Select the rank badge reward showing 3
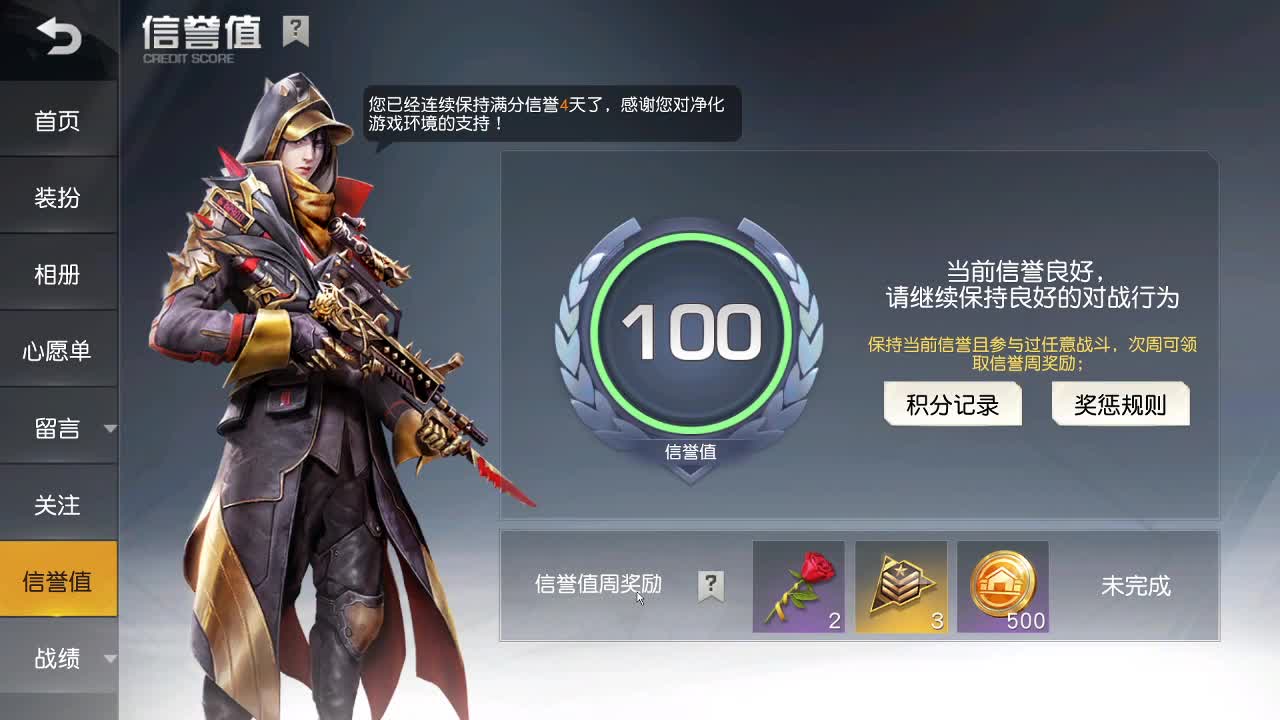Screen dimensions: 1280x720 click(x=901, y=588)
